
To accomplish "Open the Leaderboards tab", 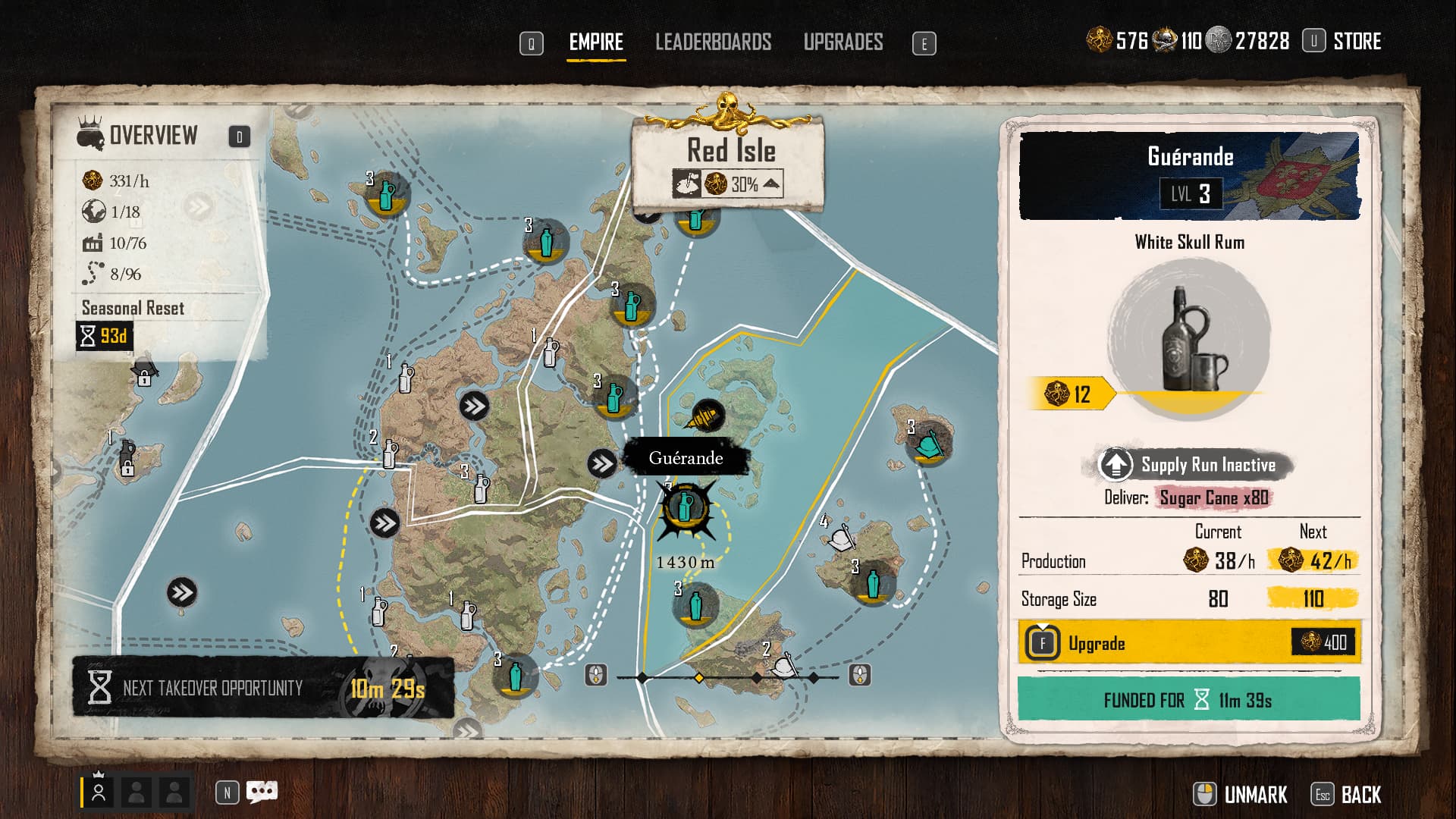I will coord(713,42).
